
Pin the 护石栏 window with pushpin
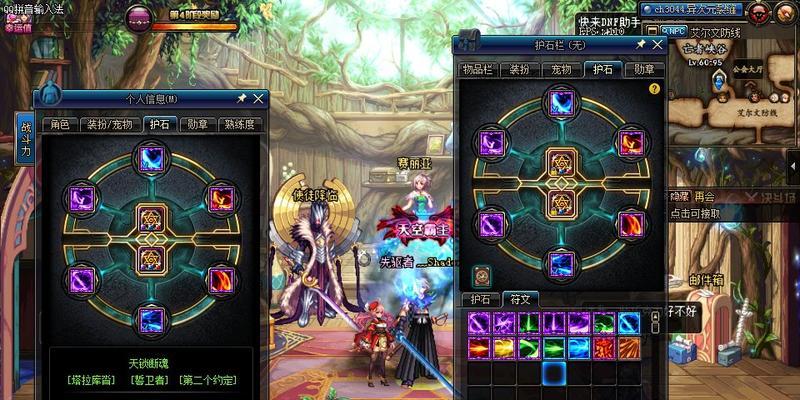click(x=638, y=45)
